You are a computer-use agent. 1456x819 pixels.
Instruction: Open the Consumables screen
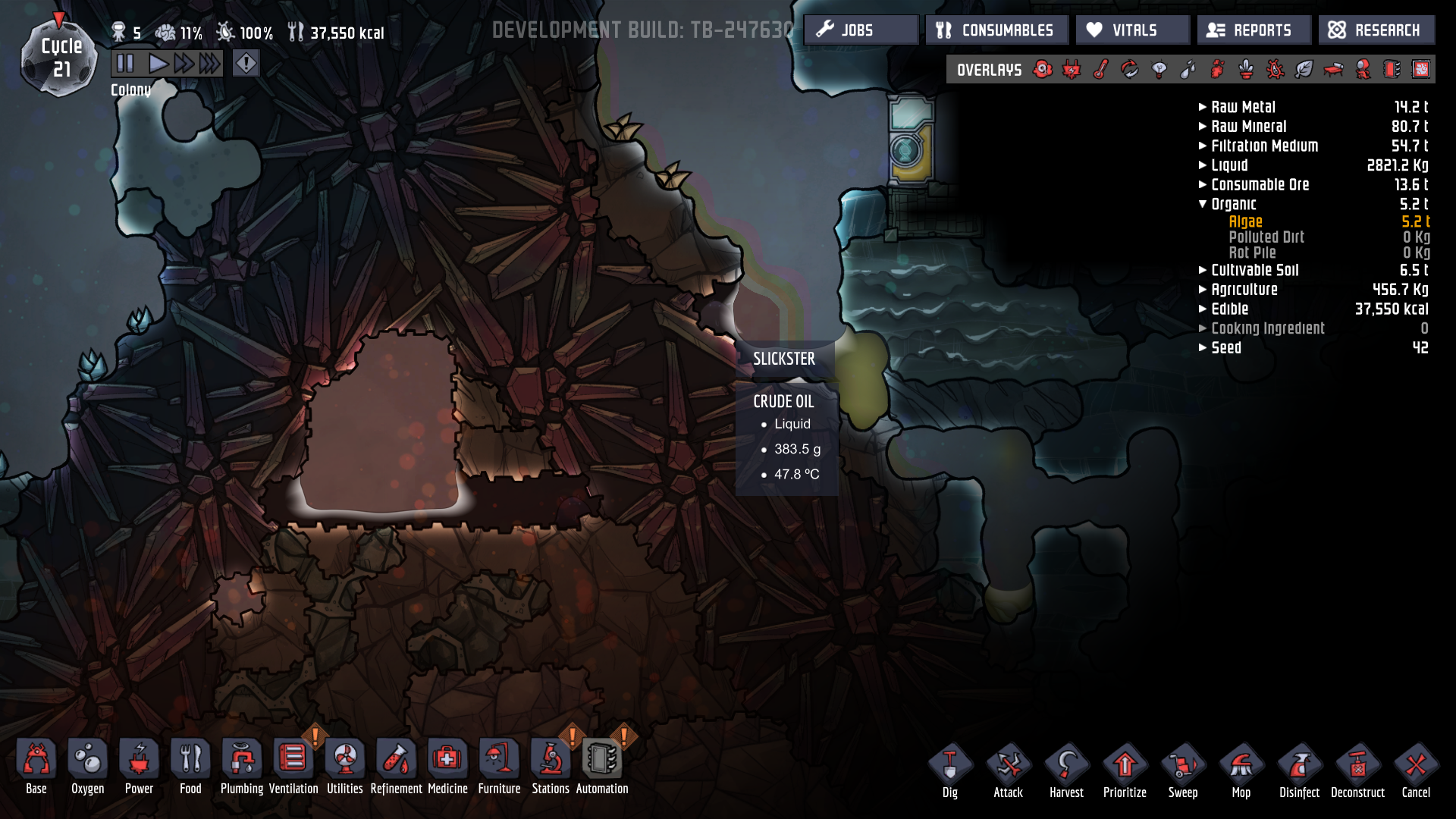point(996,30)
